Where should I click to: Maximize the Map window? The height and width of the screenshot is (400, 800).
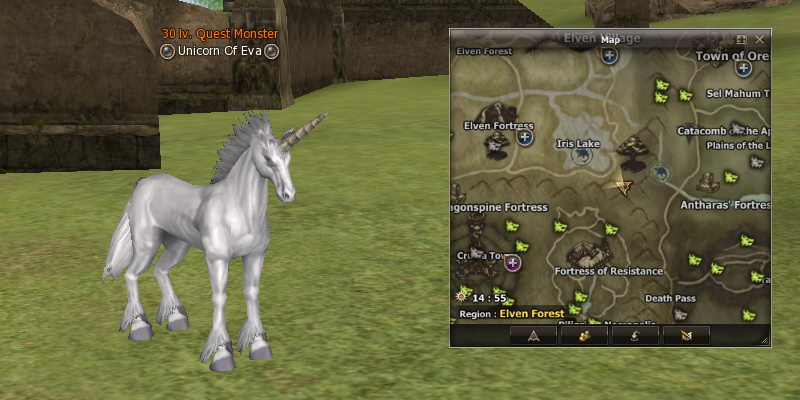click(x=742, y=39)
